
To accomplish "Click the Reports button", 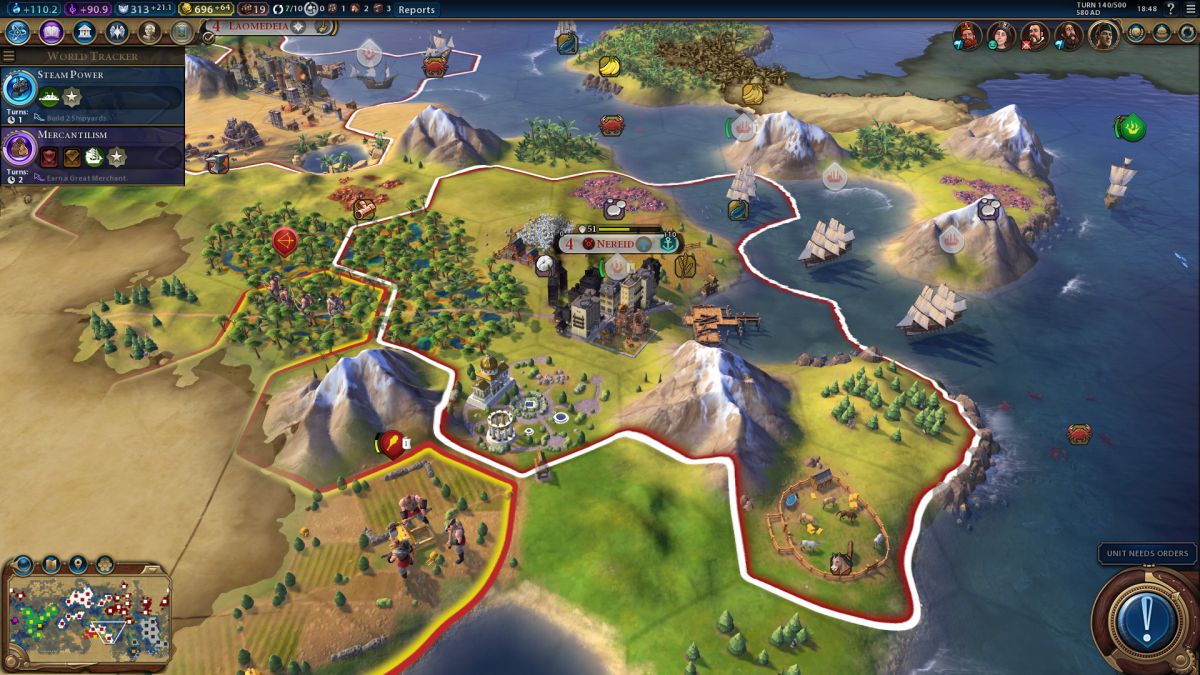I will coord(416,10).
